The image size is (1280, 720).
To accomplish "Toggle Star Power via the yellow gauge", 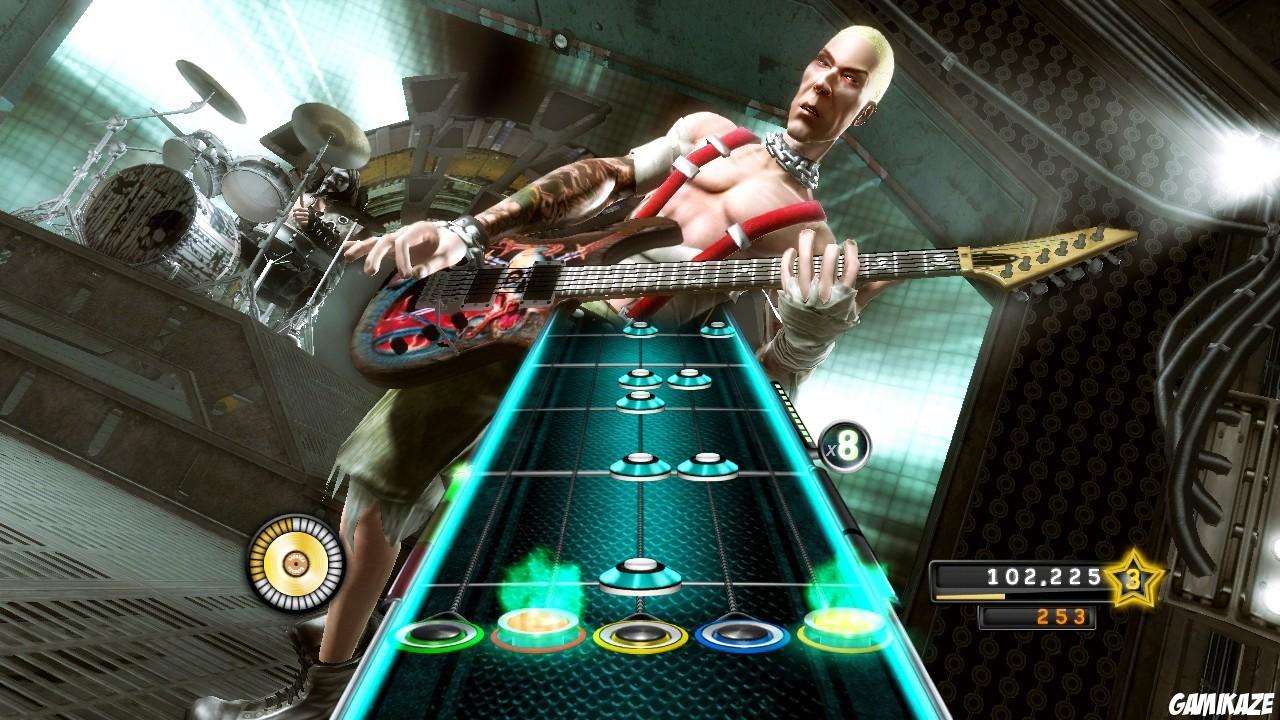I will pos(297,565).
